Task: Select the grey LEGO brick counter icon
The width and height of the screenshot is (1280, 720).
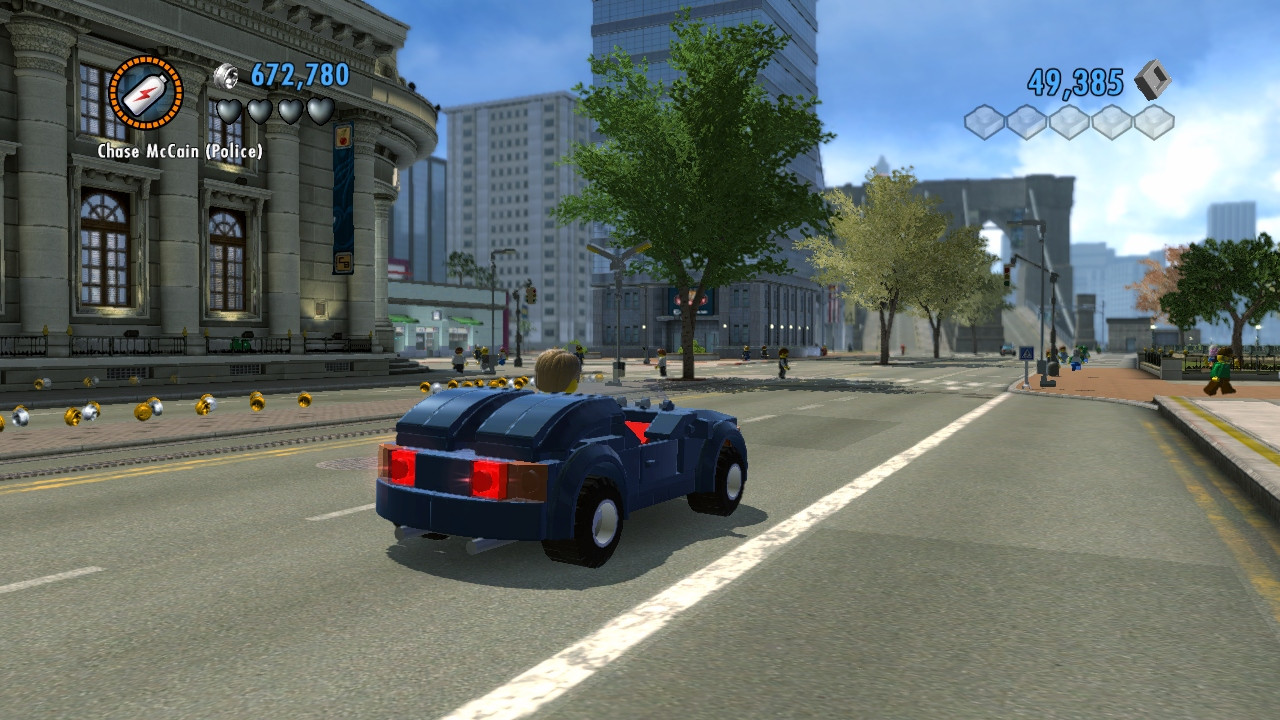Action: coord(1152,80)
